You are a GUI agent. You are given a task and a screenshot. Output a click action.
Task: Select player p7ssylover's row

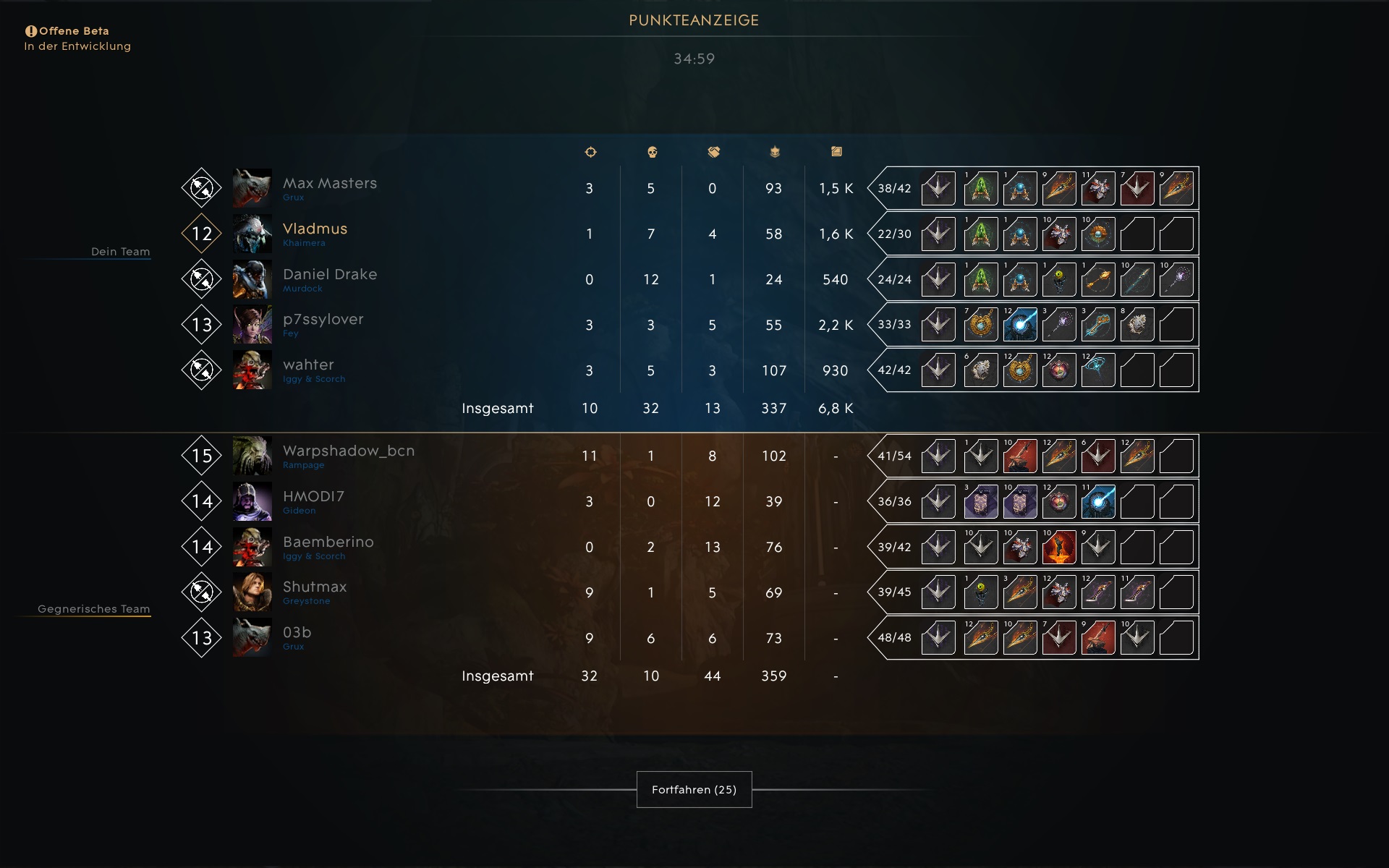(323, 320)
